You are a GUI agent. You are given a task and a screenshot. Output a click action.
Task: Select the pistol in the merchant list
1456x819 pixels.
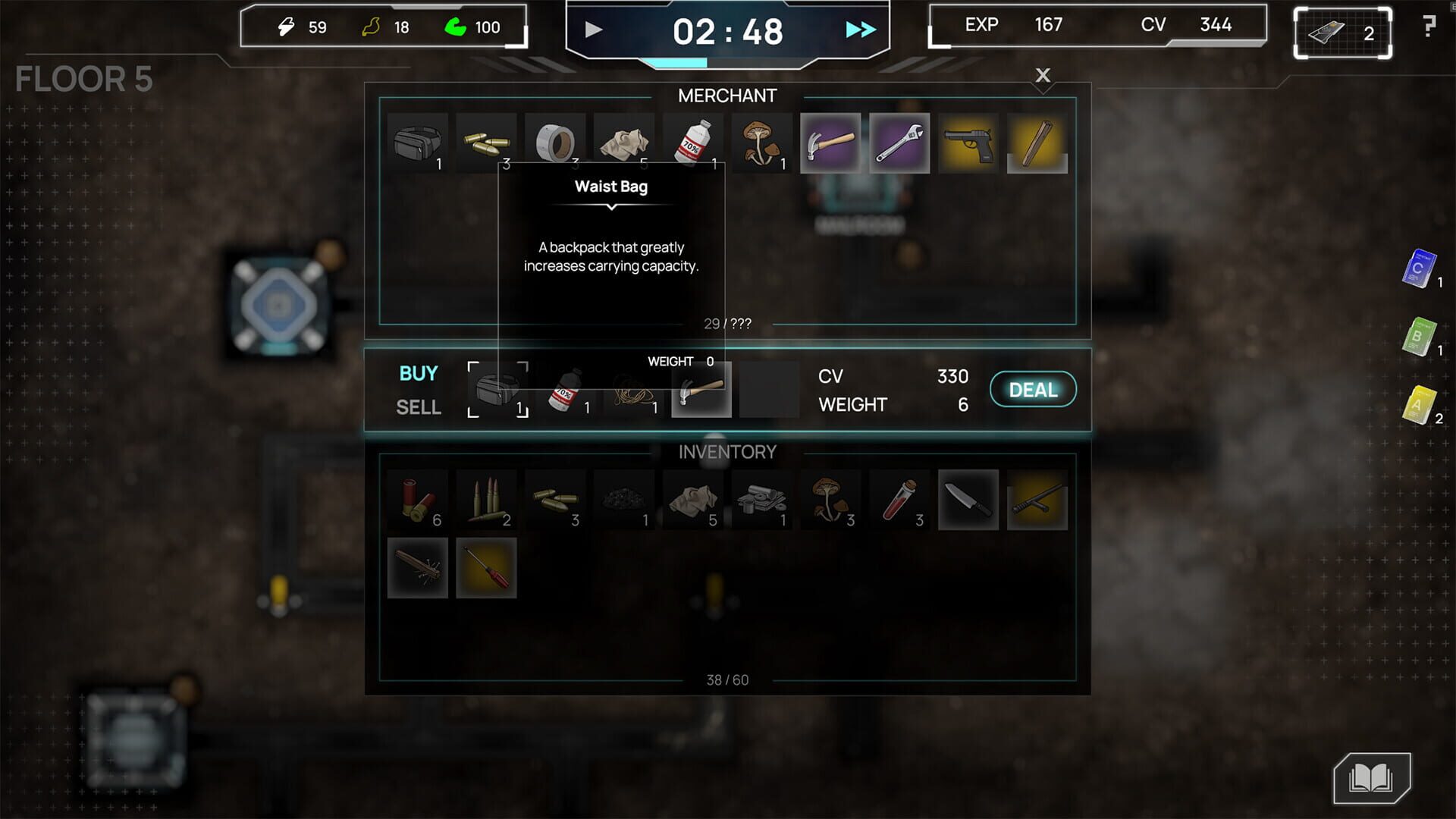click(x=968, y=142)
